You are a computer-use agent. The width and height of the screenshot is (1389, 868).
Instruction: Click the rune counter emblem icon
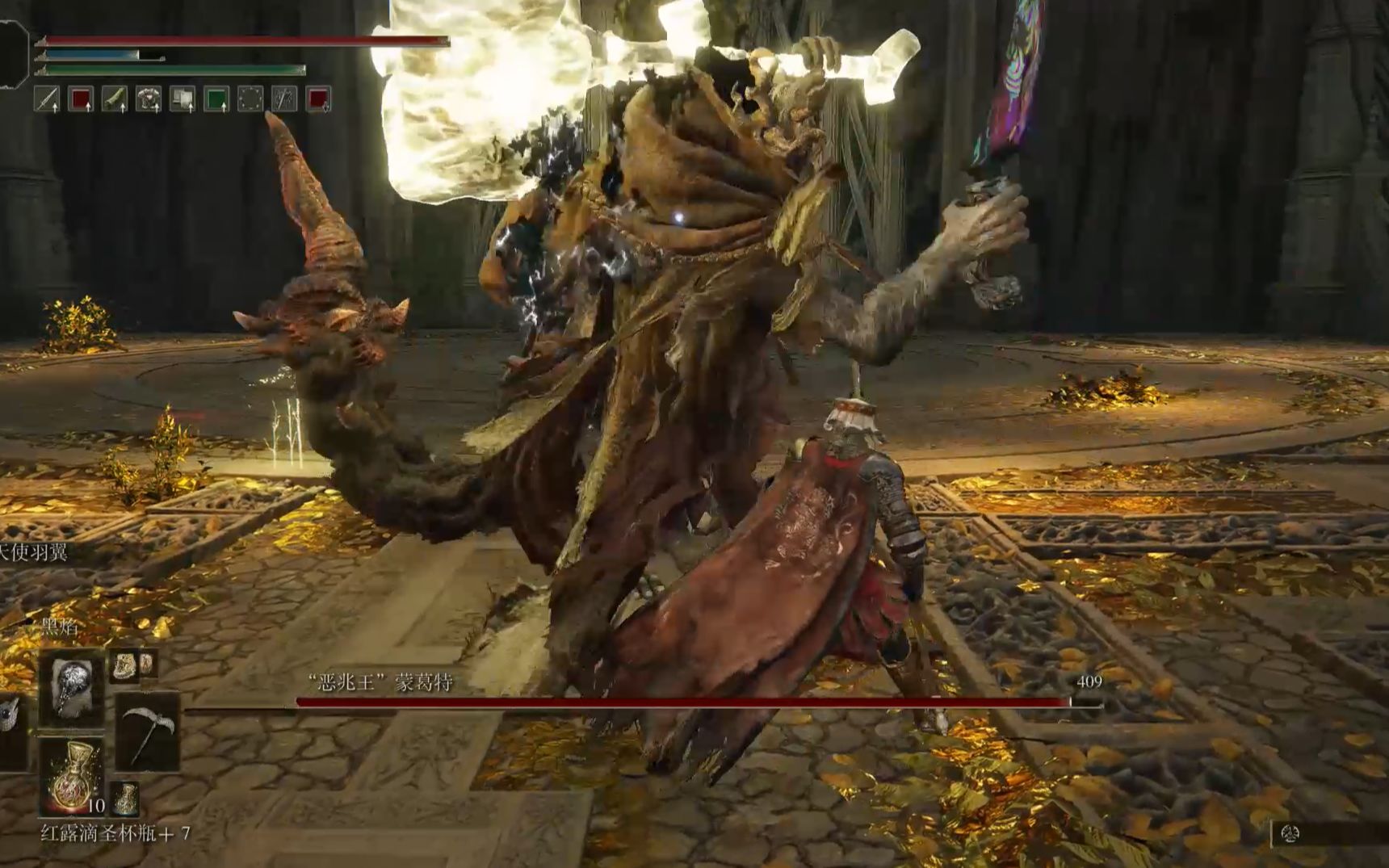point(1290,834)
